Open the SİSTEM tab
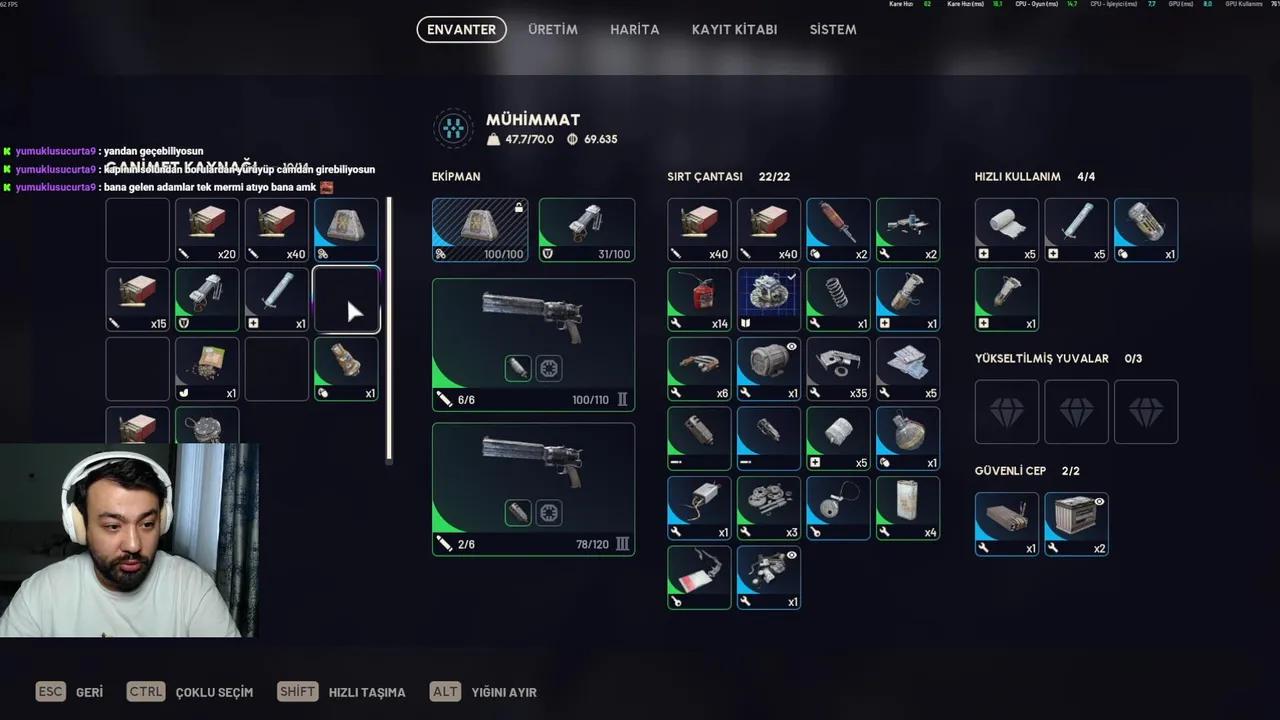Image resolution: width=1280 pixels, height=720 pixels. [x=832, y=30]
